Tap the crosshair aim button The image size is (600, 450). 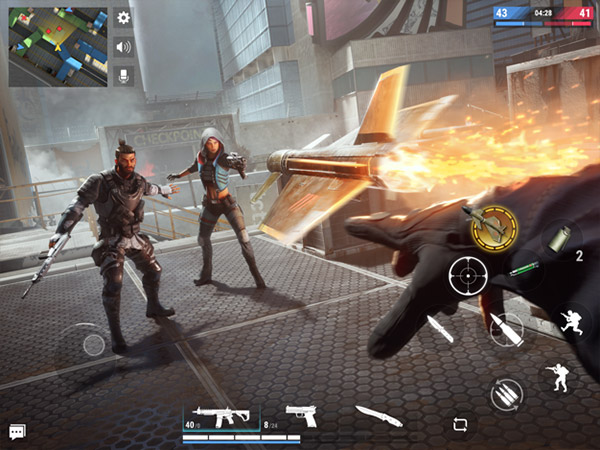tap(467, 274)
